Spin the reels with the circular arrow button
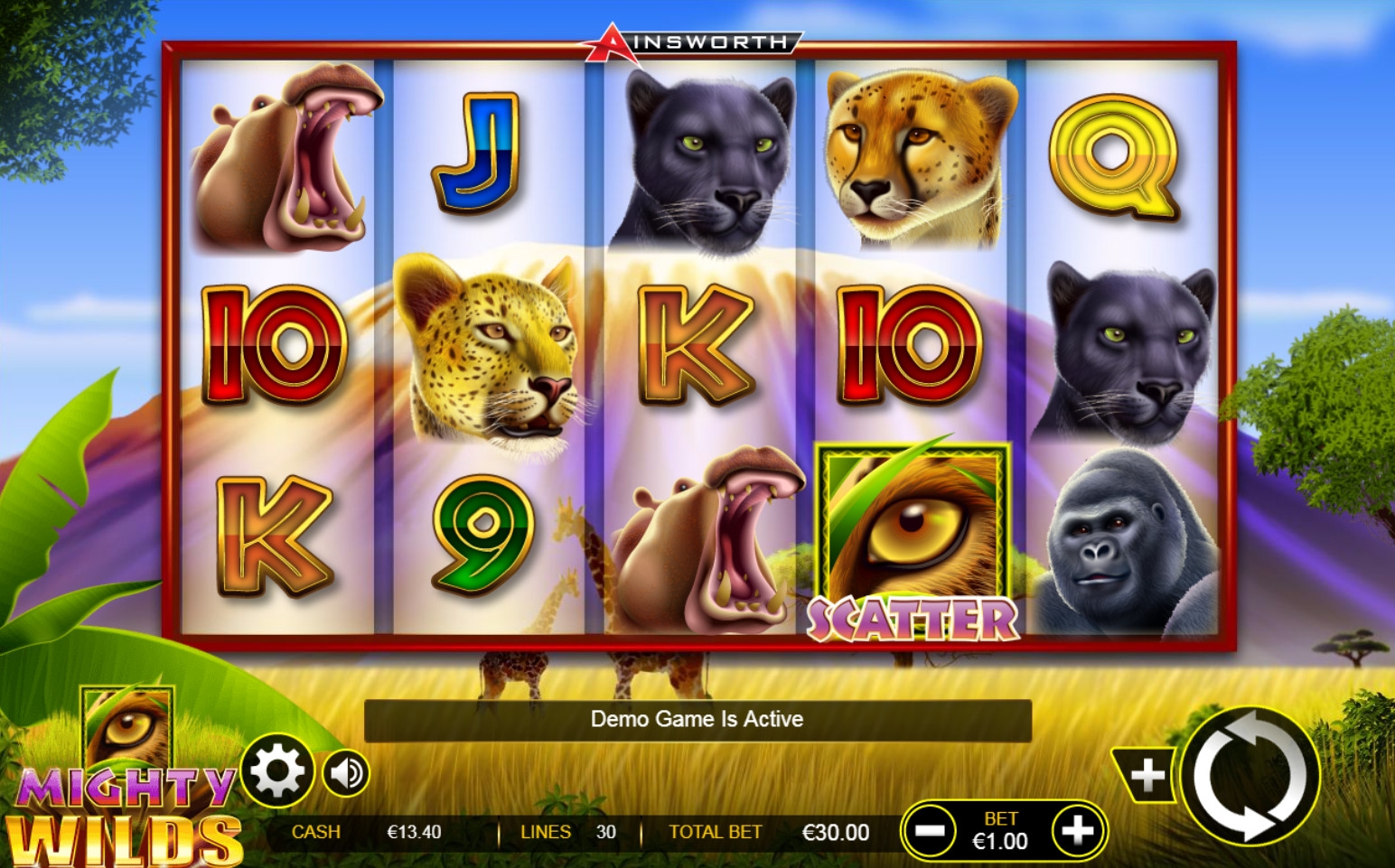Image resolution: width=1395 pixels, height=868 pixels. (x=1250, y=776)
